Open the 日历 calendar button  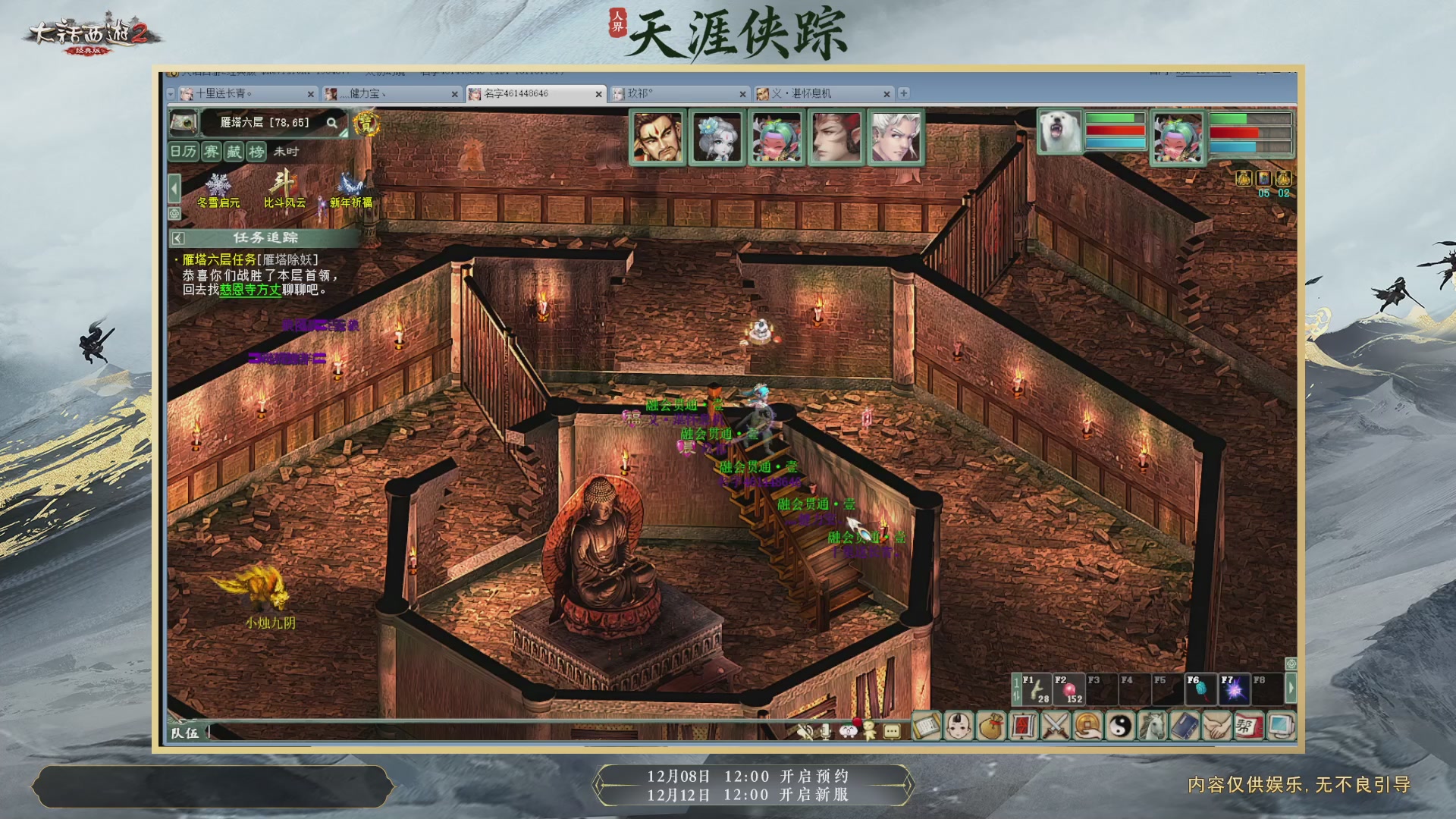(x=183, y=152)
